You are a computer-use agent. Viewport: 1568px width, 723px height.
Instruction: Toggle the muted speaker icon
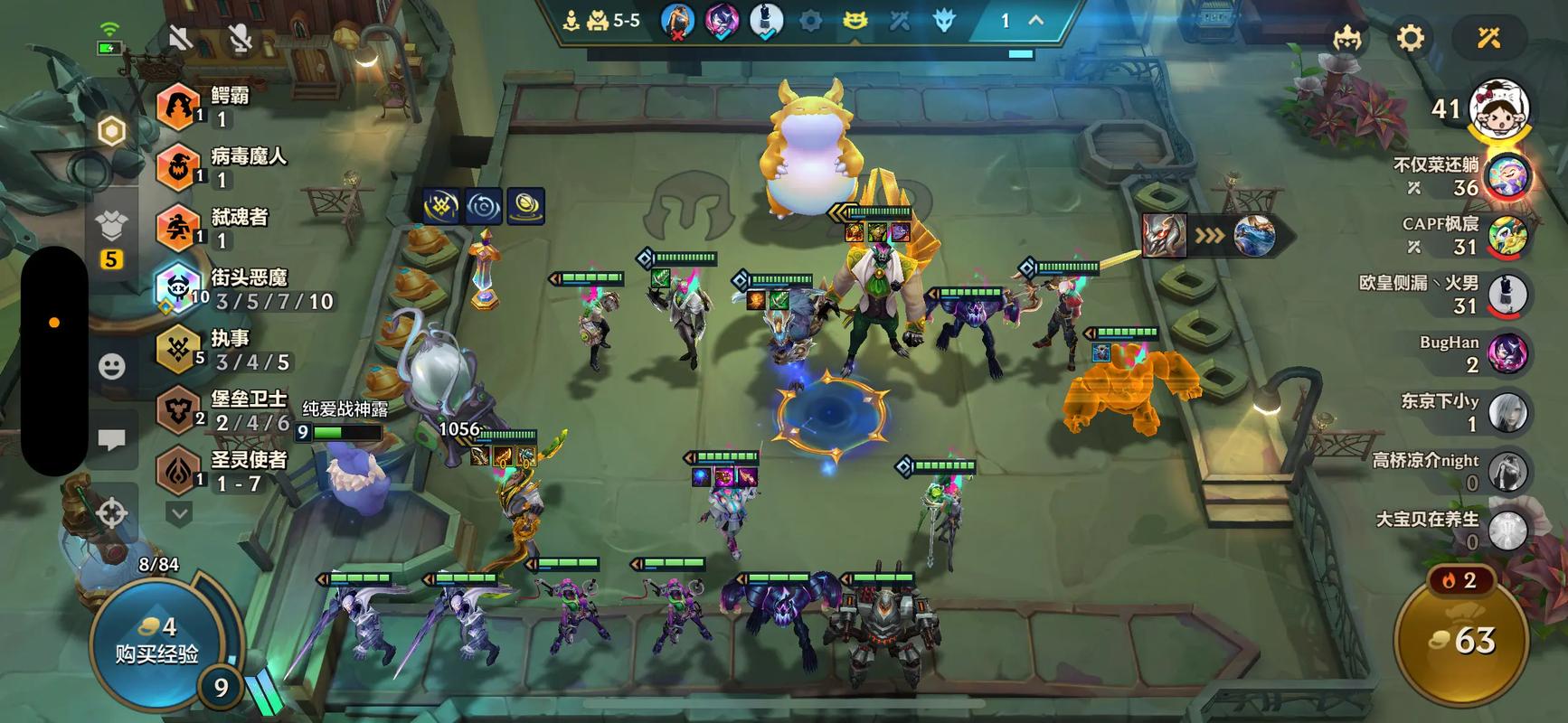point(181,38)
